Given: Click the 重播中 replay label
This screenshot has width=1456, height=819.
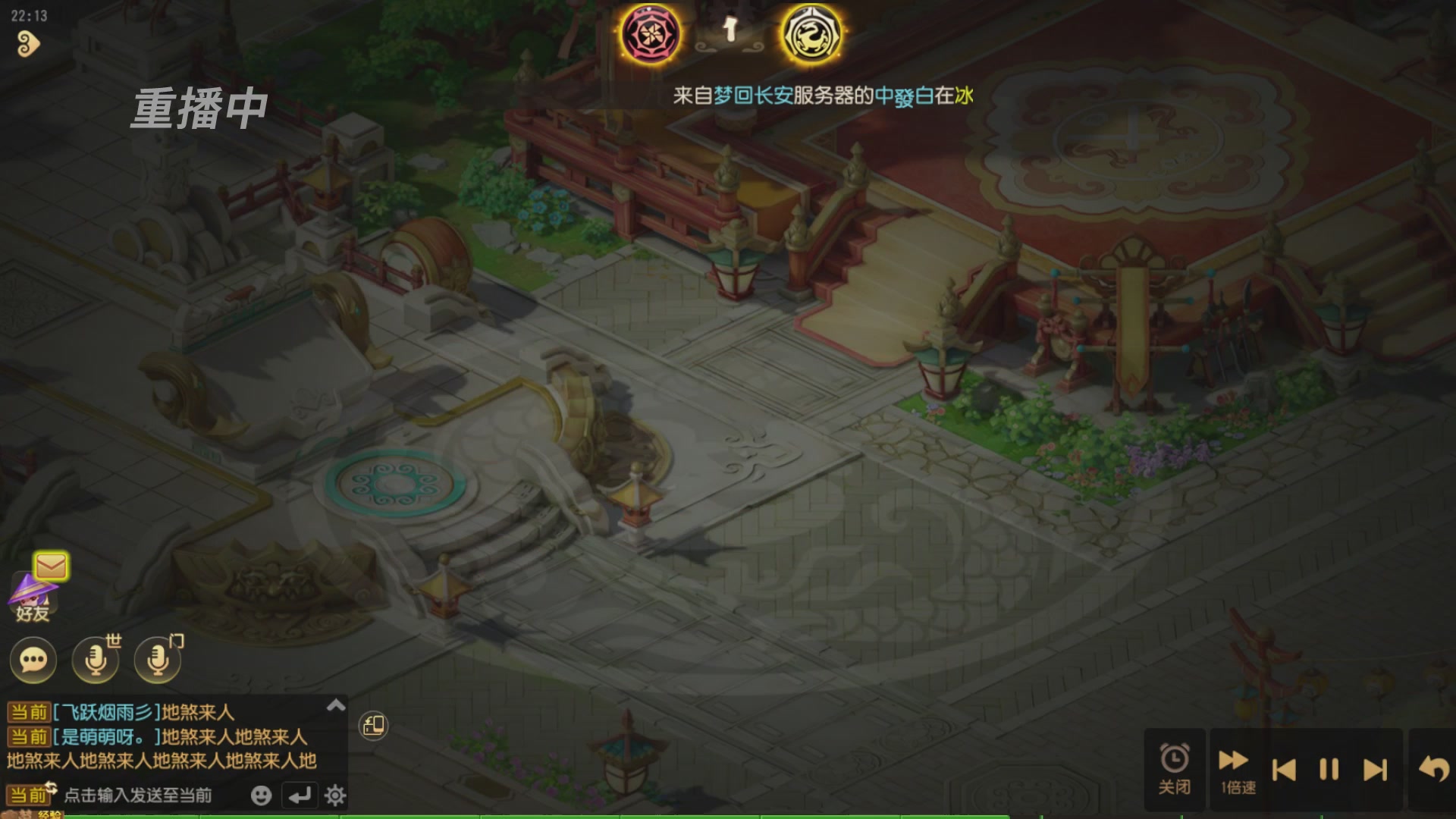Looking at the screenshot, I should click(x=199, y=106).
